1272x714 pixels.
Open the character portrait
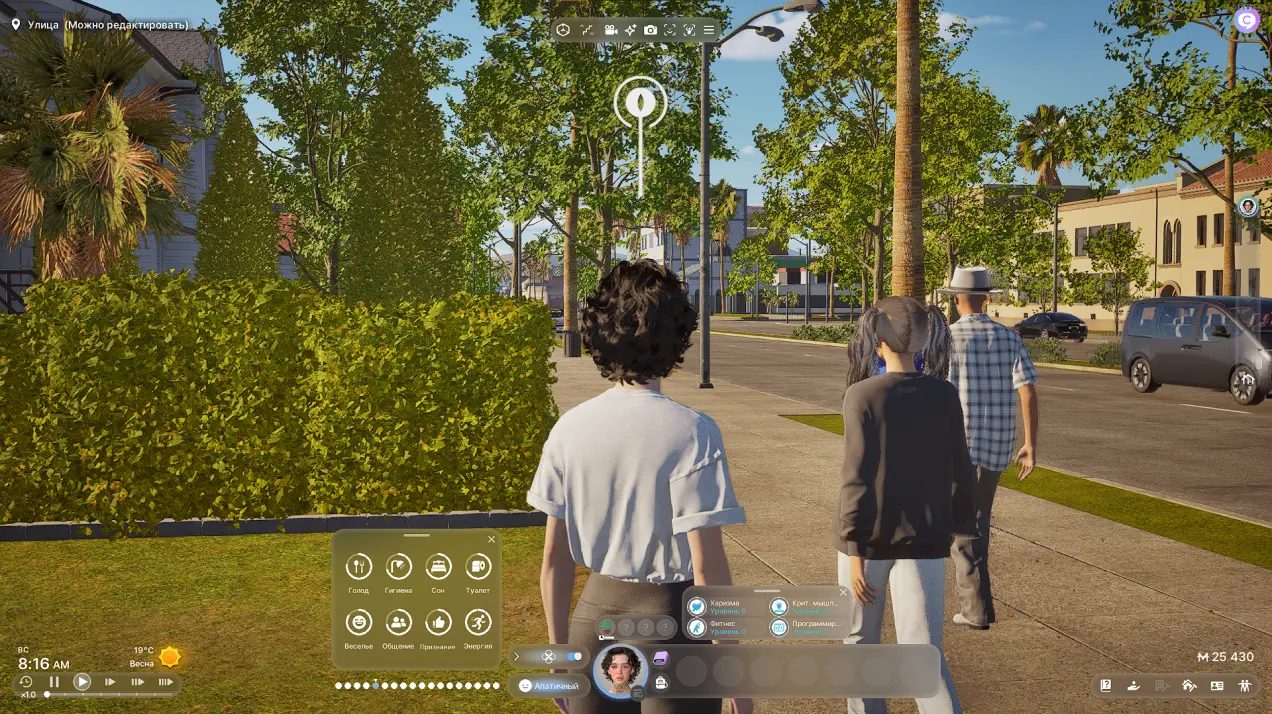coord(620,669)
